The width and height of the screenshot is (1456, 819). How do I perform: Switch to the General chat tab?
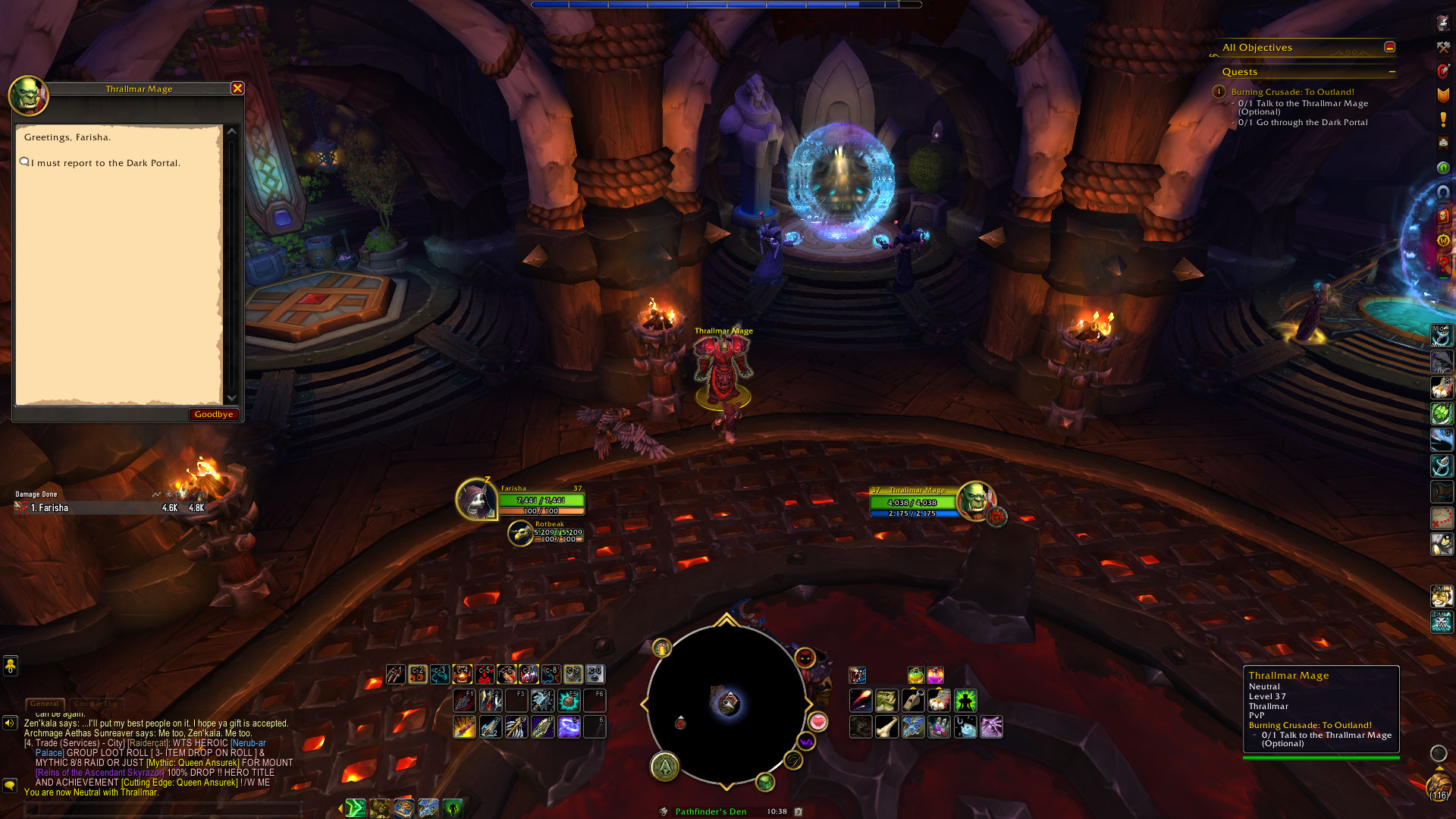click(x=45, y=704)
